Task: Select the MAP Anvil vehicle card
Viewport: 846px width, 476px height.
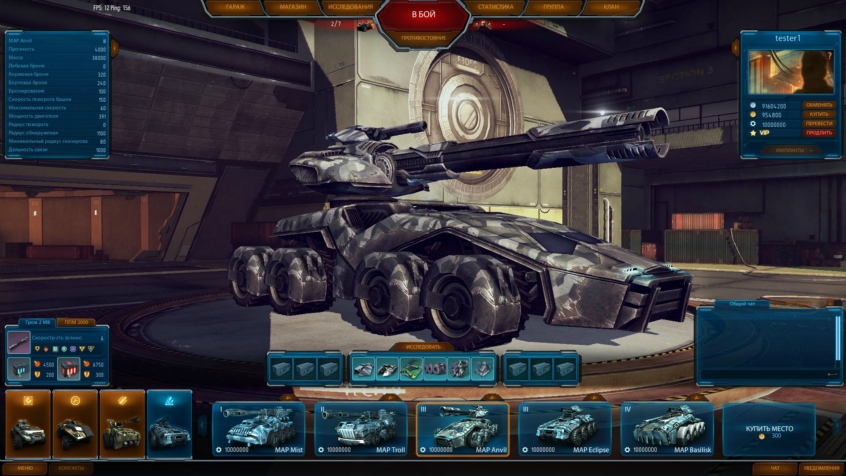Action: point(462,428)
